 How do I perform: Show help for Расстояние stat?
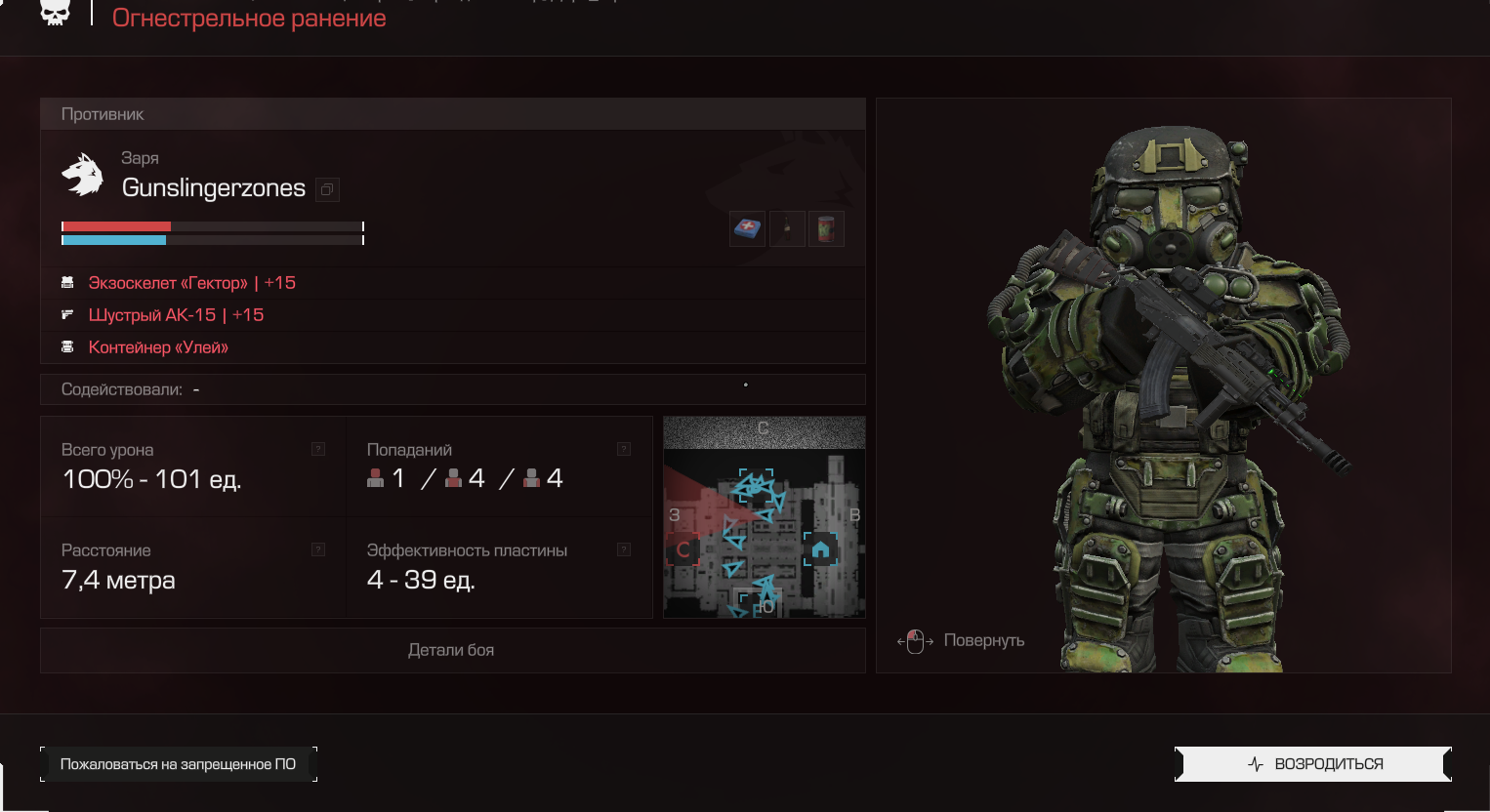[x=318, y=549]
